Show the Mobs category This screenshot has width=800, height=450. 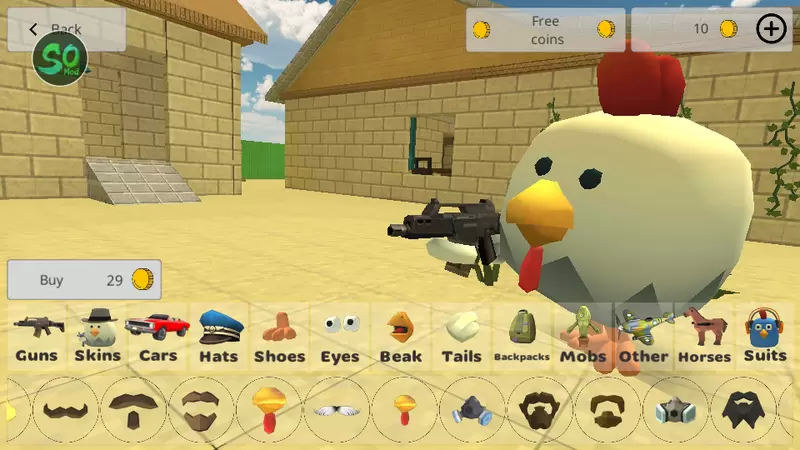click(x=583, y=337)
